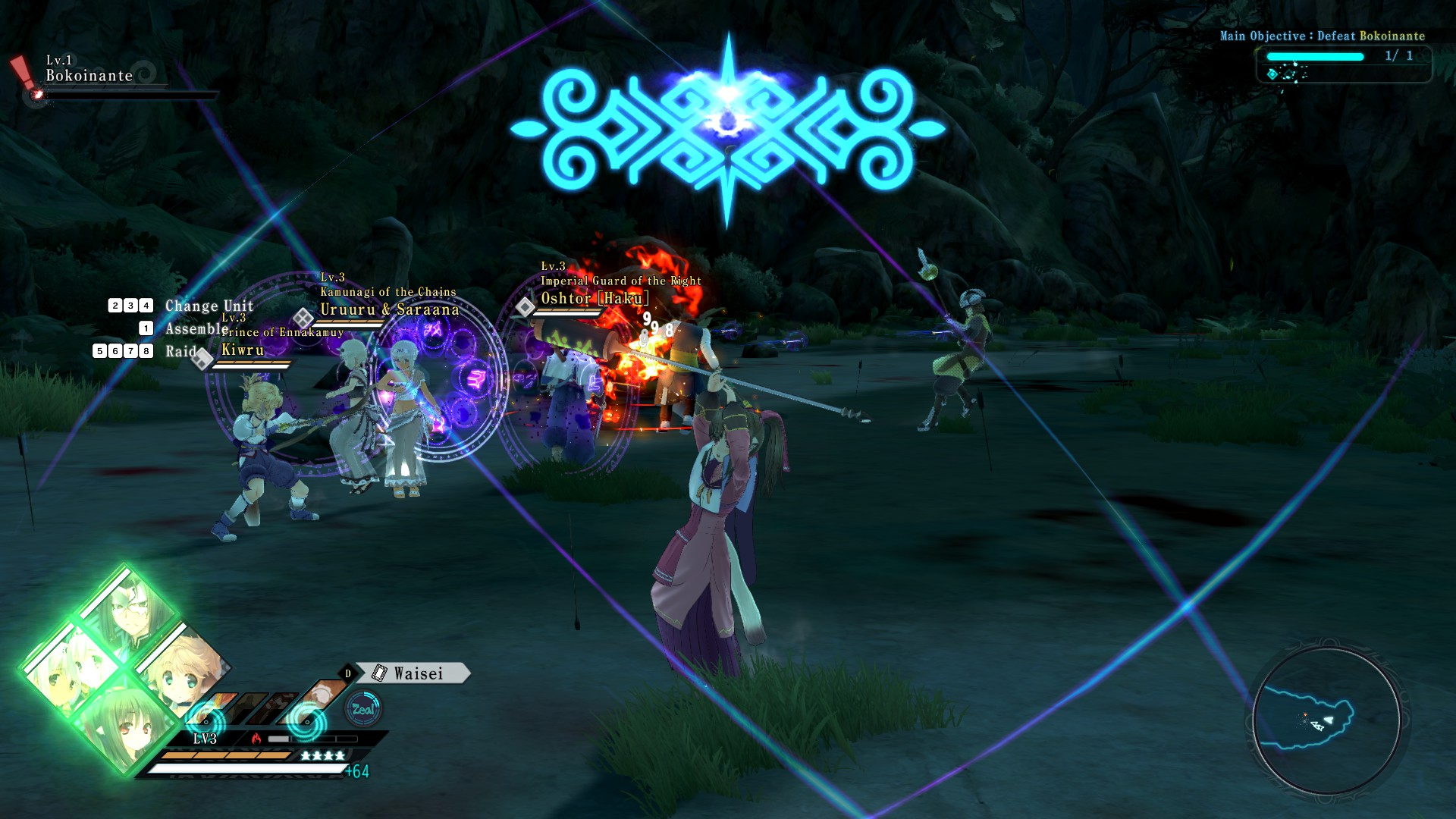Open the circular minimap
The width and height of the screenshot is (1456, 819).
point(1326,720)
